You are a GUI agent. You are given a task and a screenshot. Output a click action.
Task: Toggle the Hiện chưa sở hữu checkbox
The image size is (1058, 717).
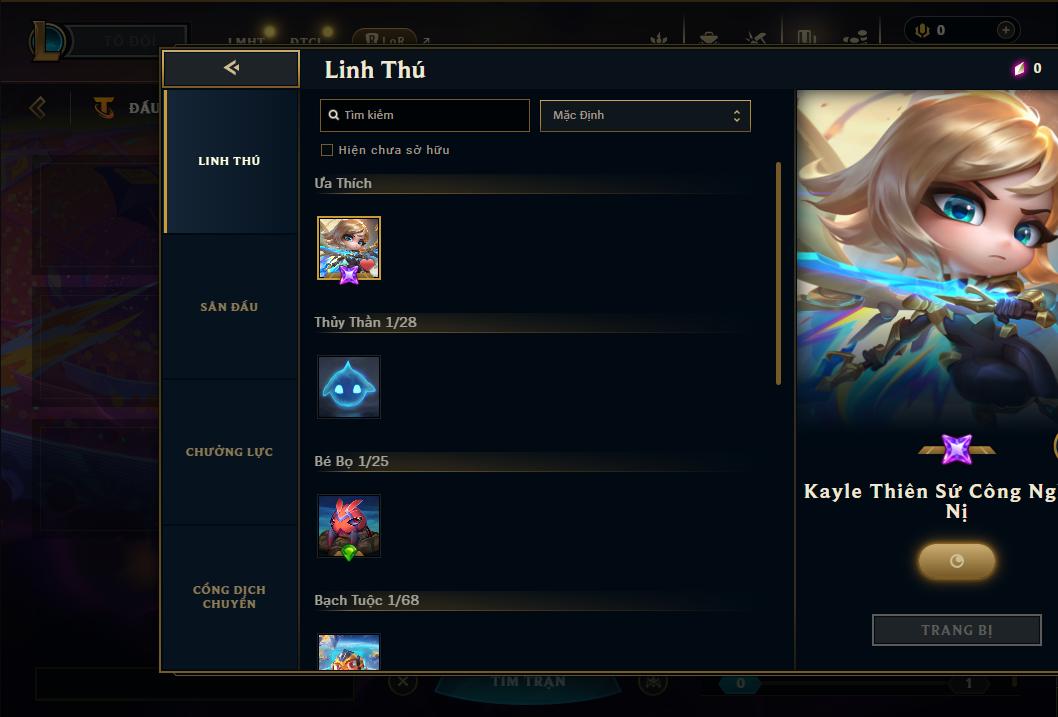click(x=327, y=150)
